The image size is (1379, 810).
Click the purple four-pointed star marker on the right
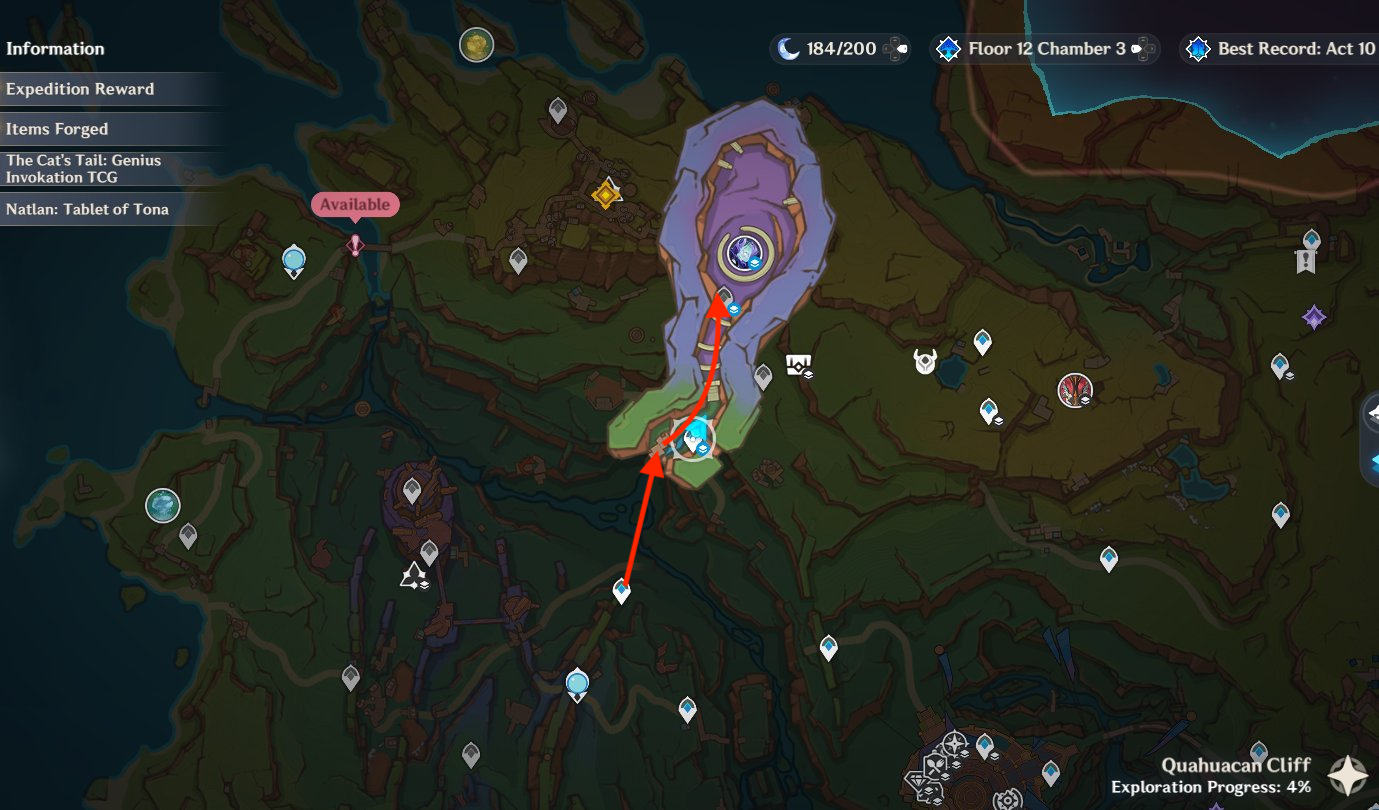click(x=1315, y=318)
